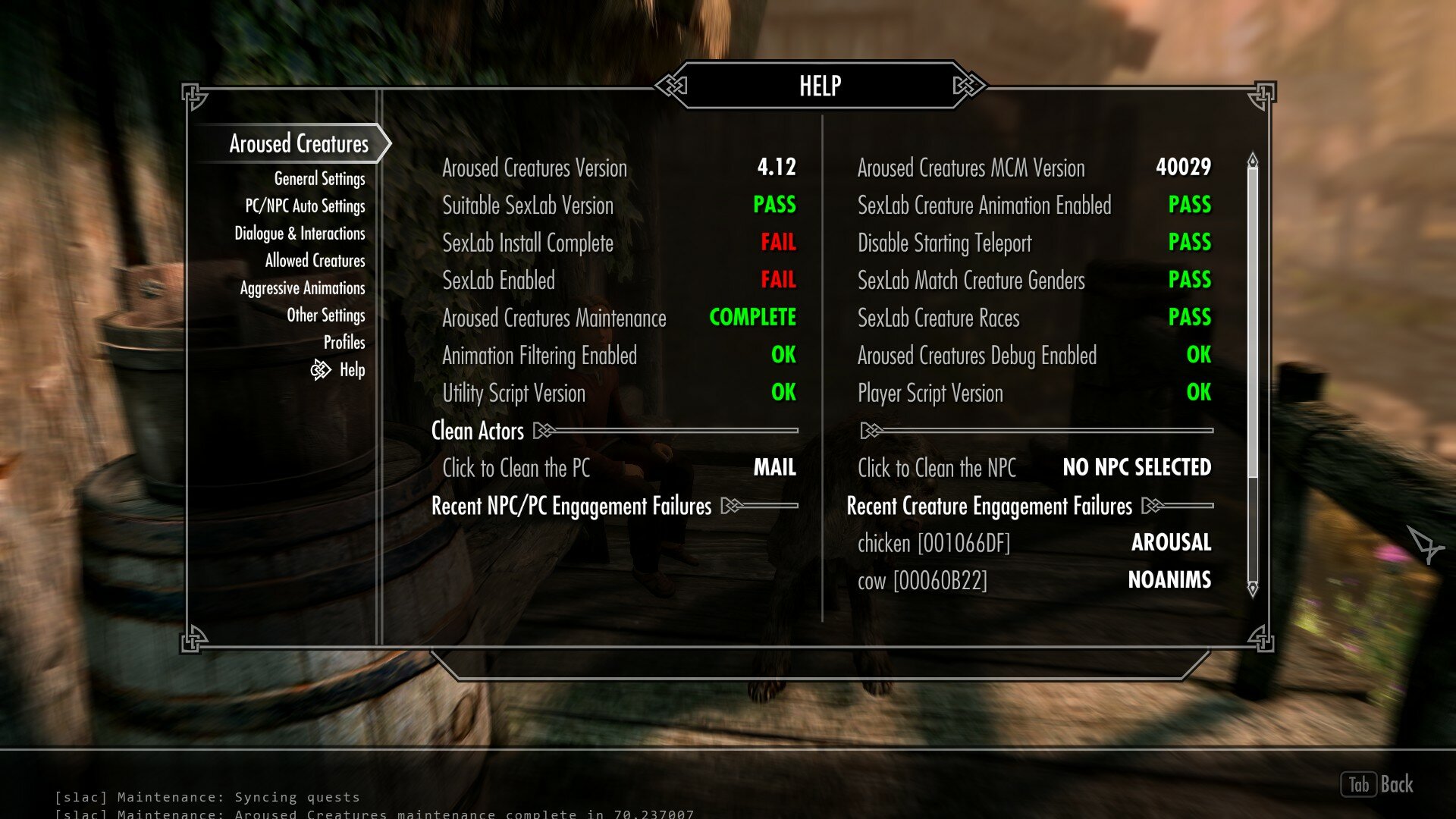Open the Profiles page
The height and width of the screenshot is (819, 1456).
344,343
